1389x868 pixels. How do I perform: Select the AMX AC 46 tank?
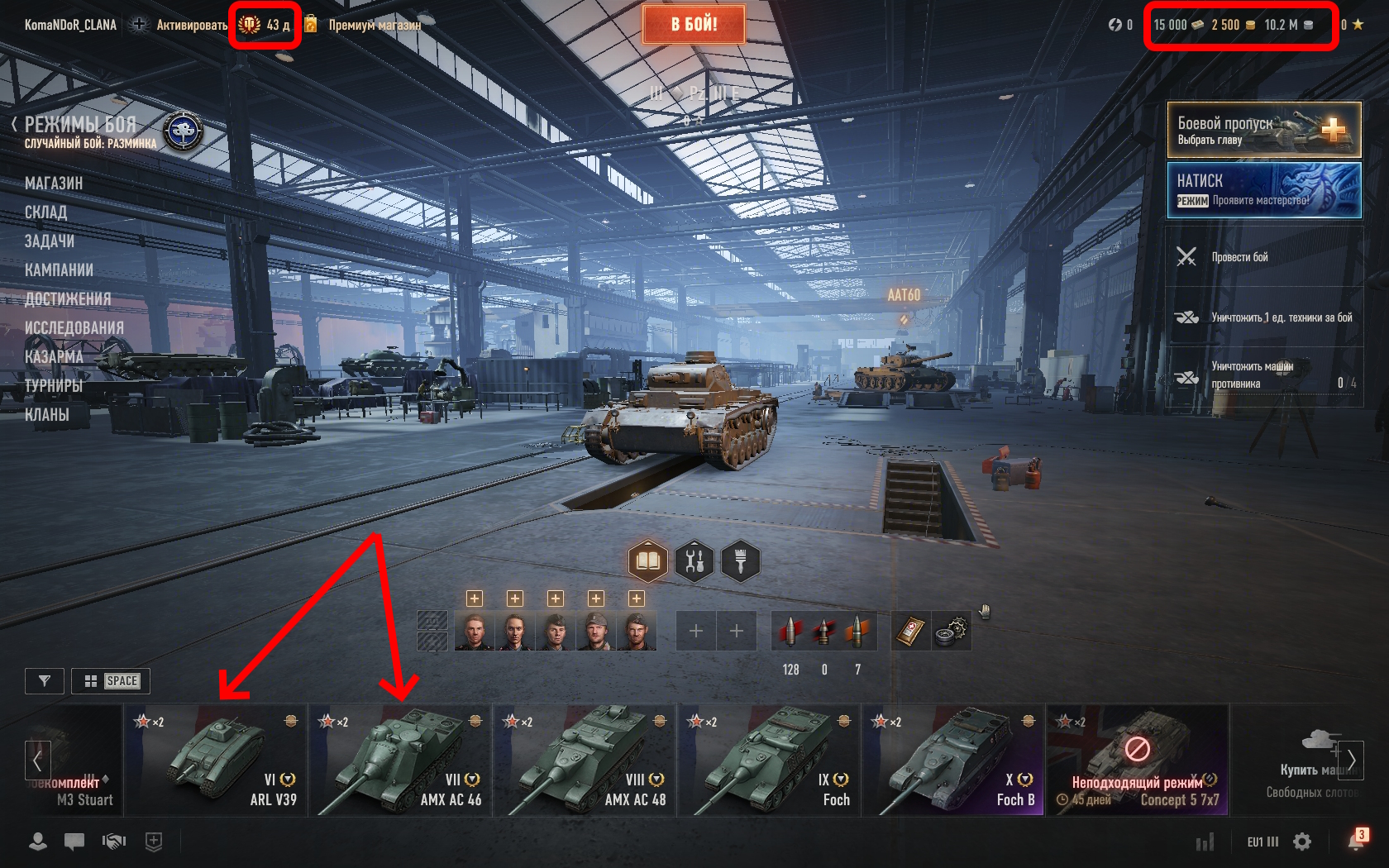tap(400, 760)
